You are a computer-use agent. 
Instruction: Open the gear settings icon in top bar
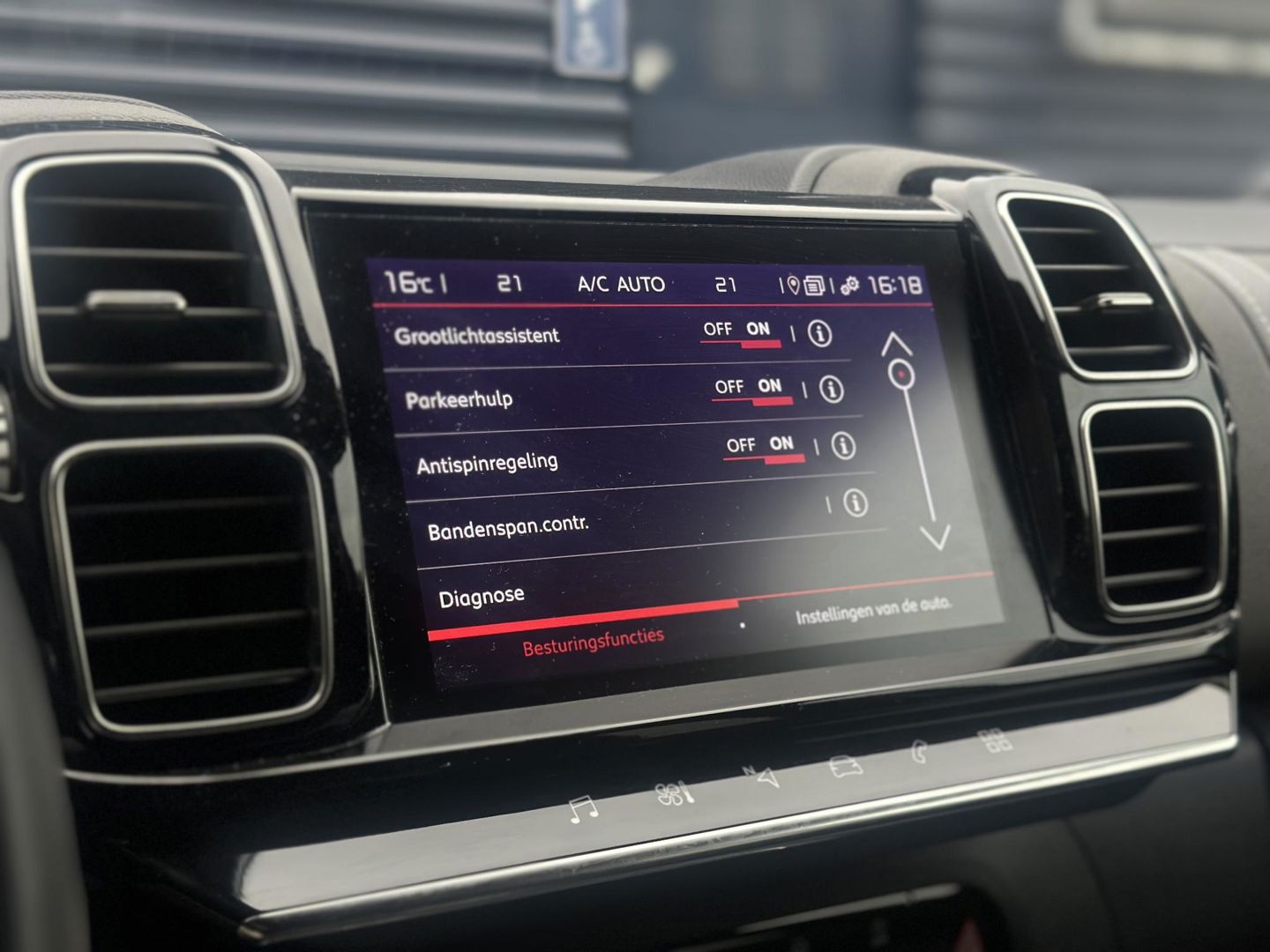click(x=849, y=286)
